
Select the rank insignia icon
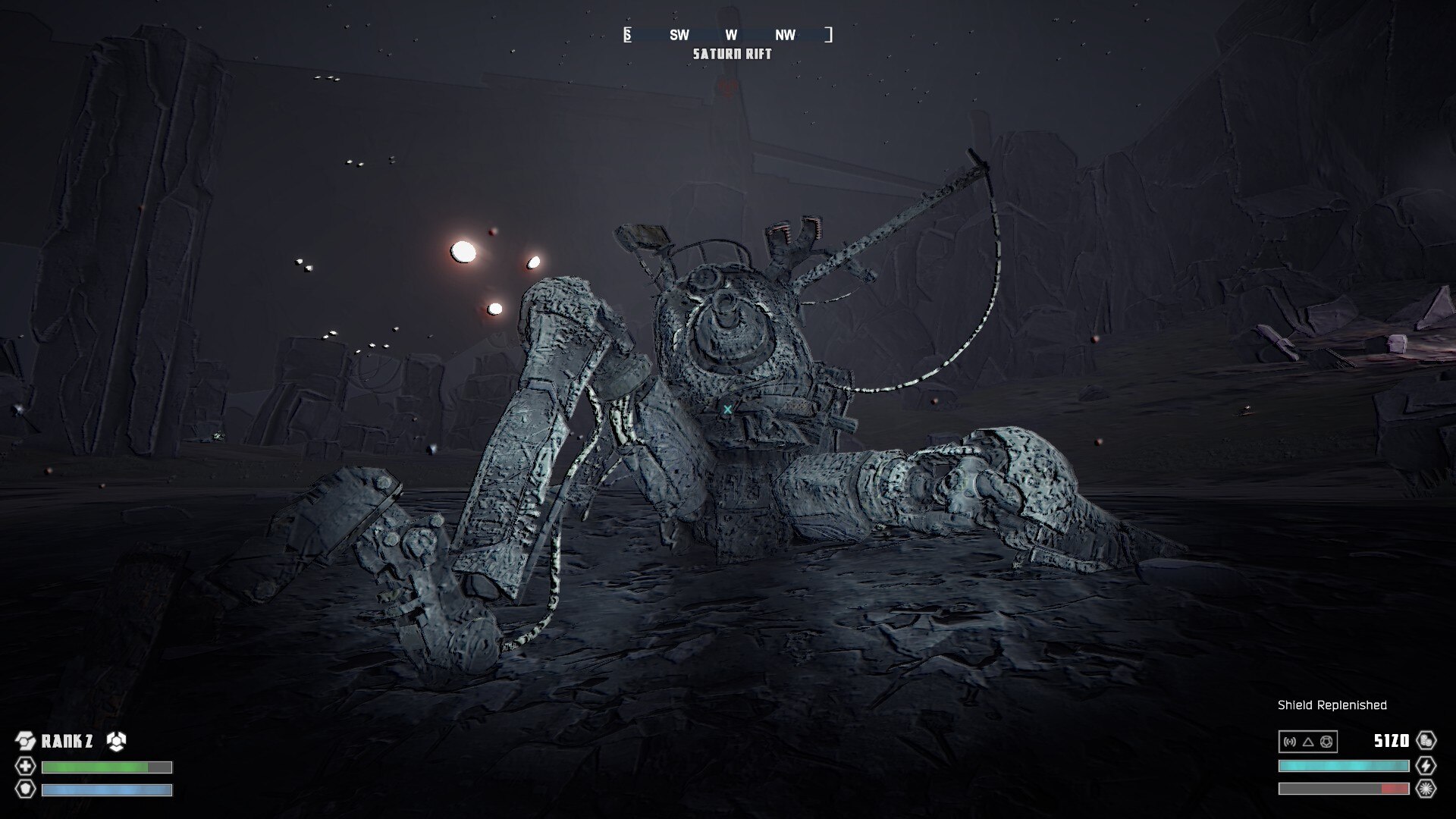26,741
